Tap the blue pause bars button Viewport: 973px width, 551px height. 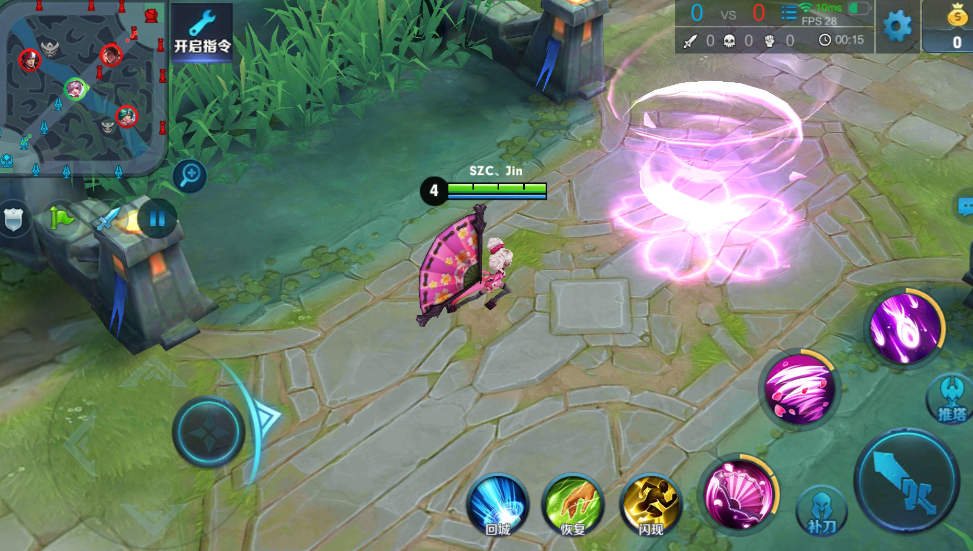[x=157, y=217]
